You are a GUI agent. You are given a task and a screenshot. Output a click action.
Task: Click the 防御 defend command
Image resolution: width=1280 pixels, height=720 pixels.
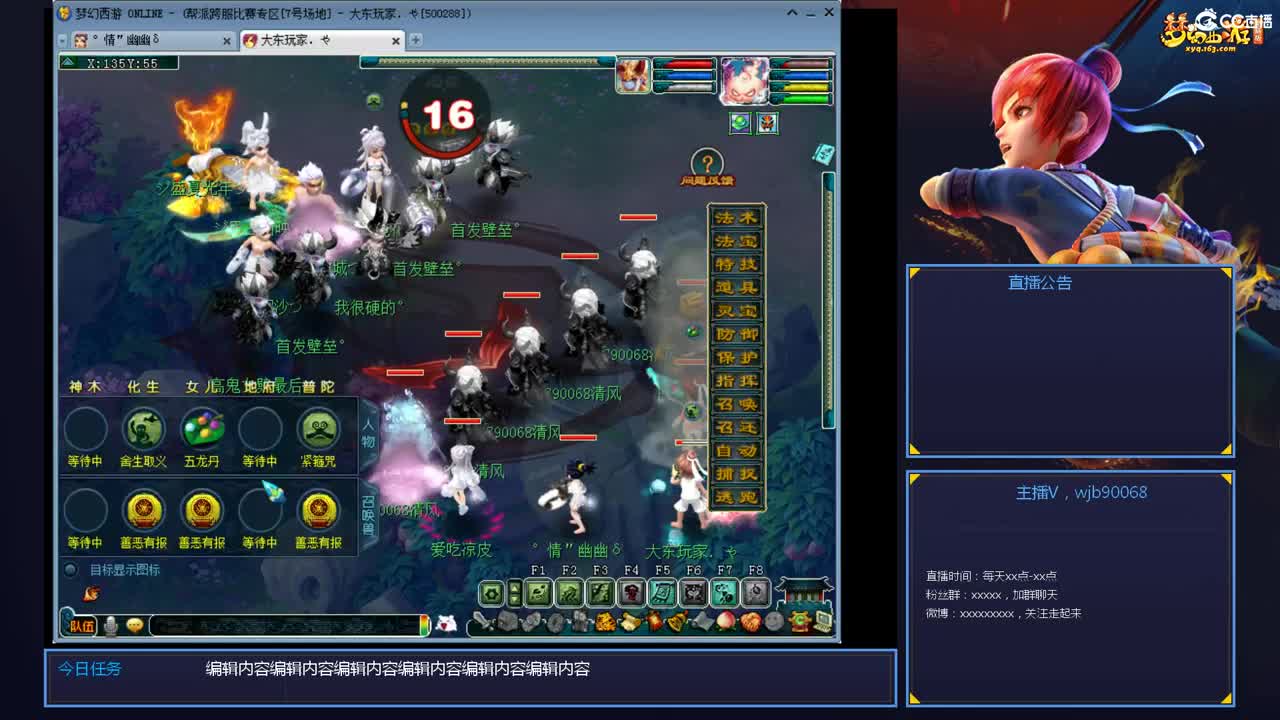(735, 333)
